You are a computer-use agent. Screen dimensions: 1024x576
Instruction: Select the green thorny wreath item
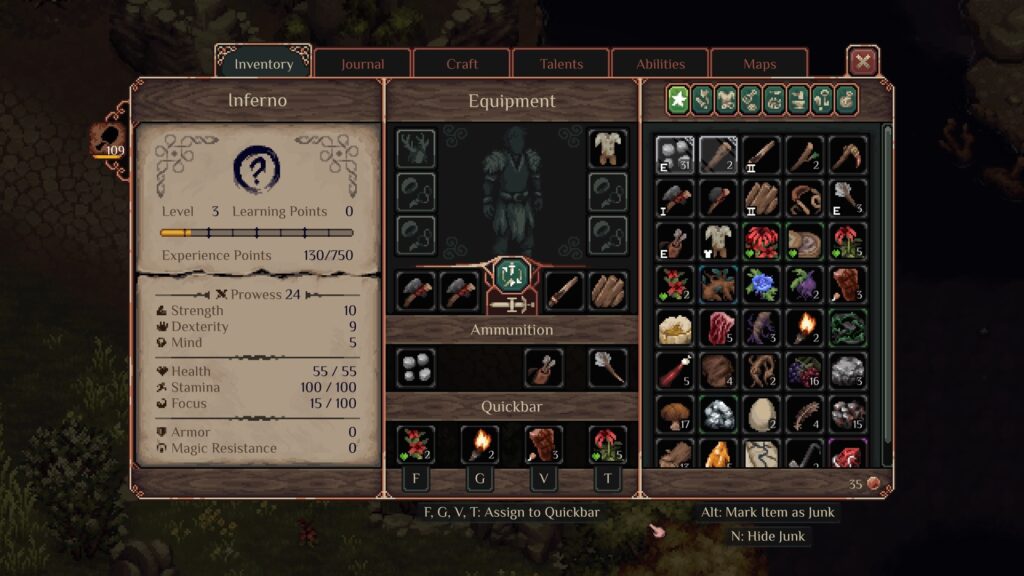[848, 327]
